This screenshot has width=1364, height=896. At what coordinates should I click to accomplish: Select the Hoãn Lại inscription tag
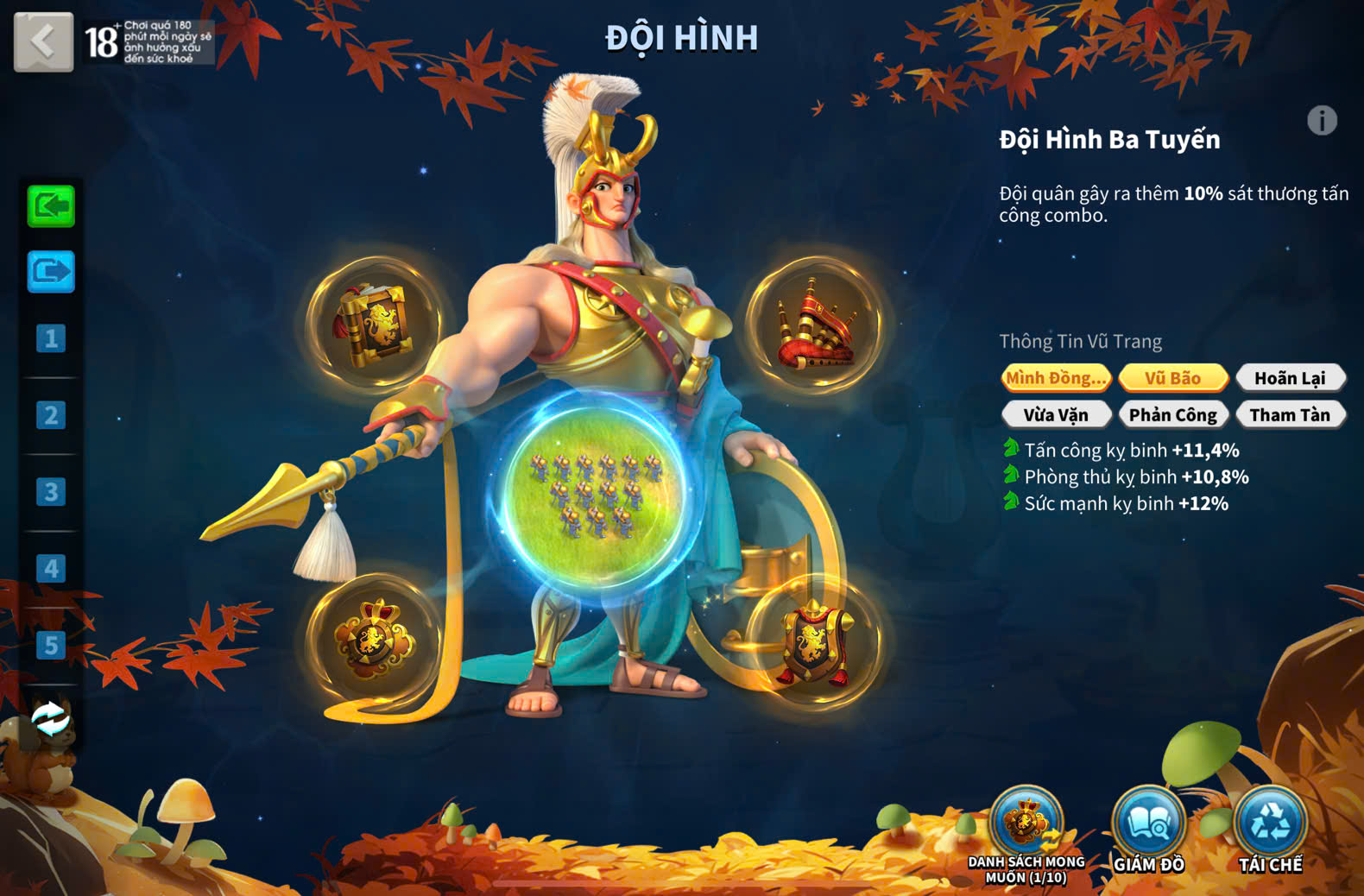point(1290,378)
